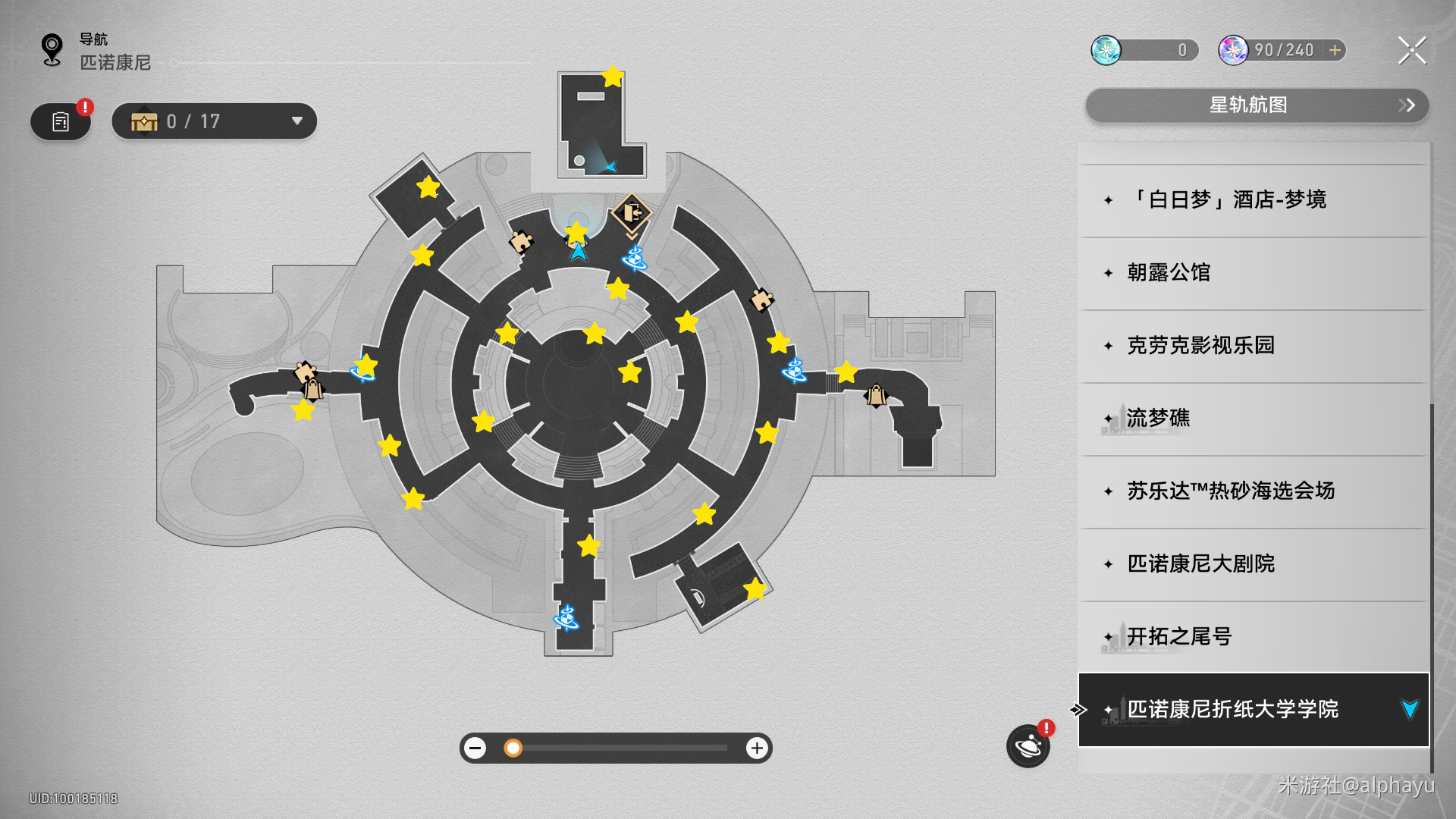Click the orange zoom slider handle
The width and height of the screenshot is (1456, 819).
point(513,748)
